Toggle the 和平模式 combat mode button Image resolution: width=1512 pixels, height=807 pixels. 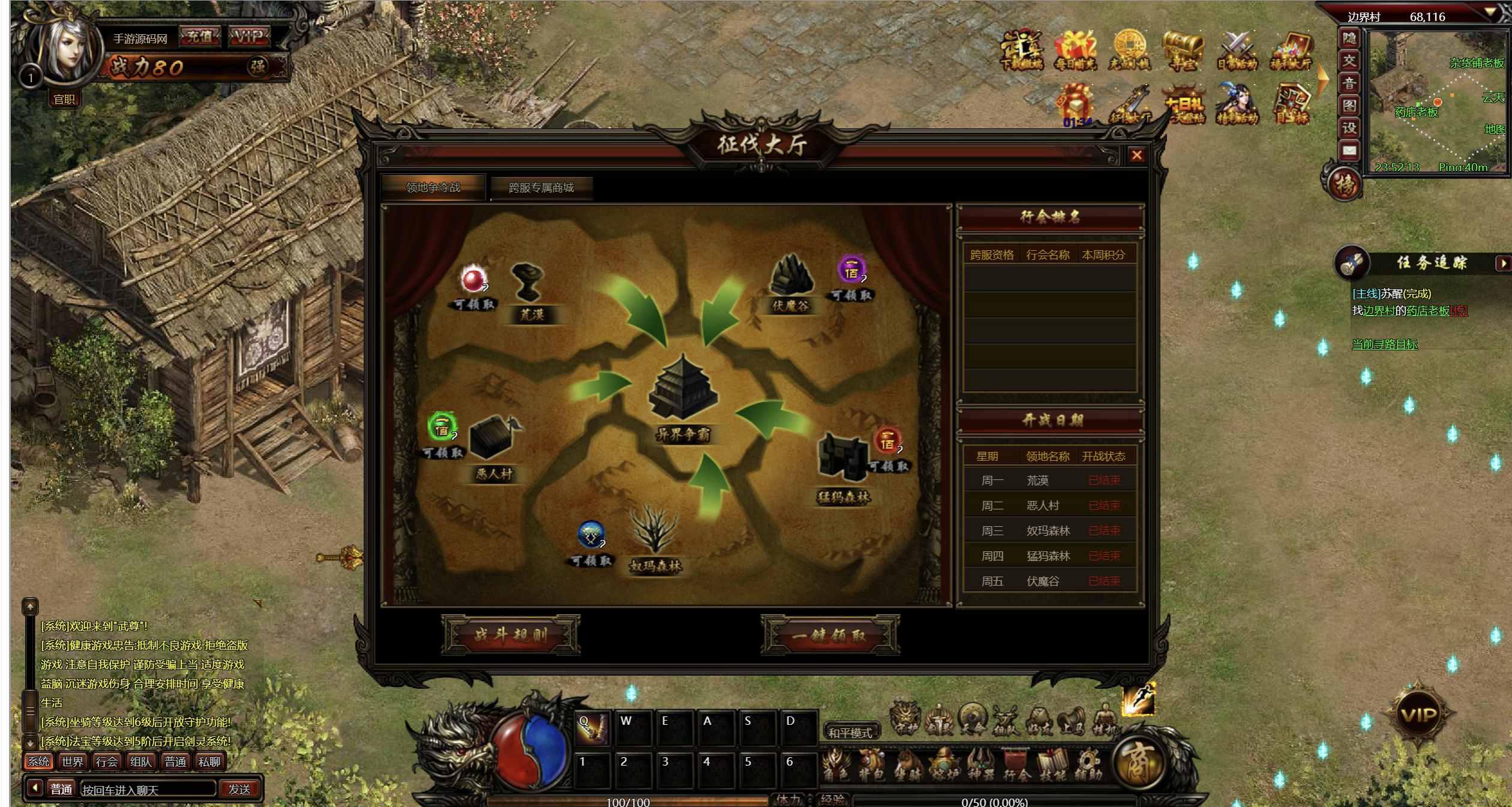point(850,733)
